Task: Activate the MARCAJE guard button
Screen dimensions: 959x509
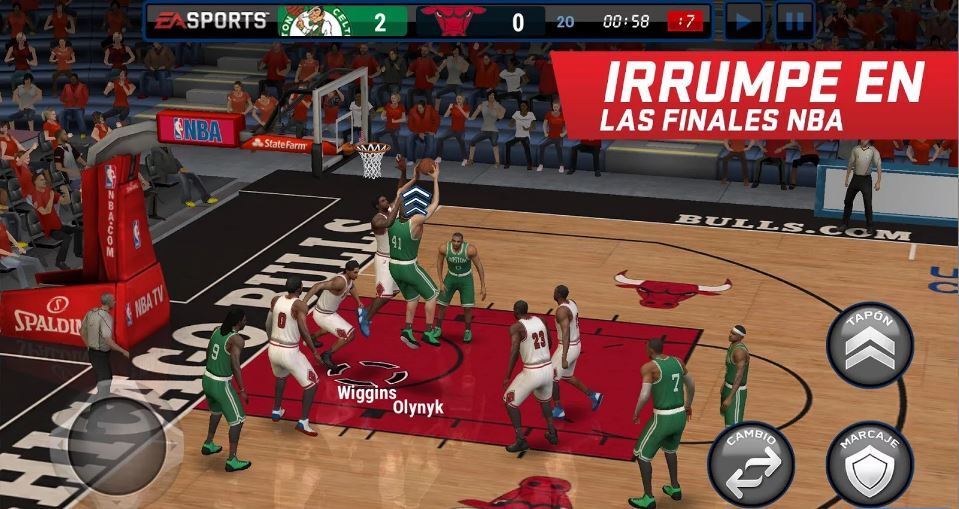Action: click(869, 463)
